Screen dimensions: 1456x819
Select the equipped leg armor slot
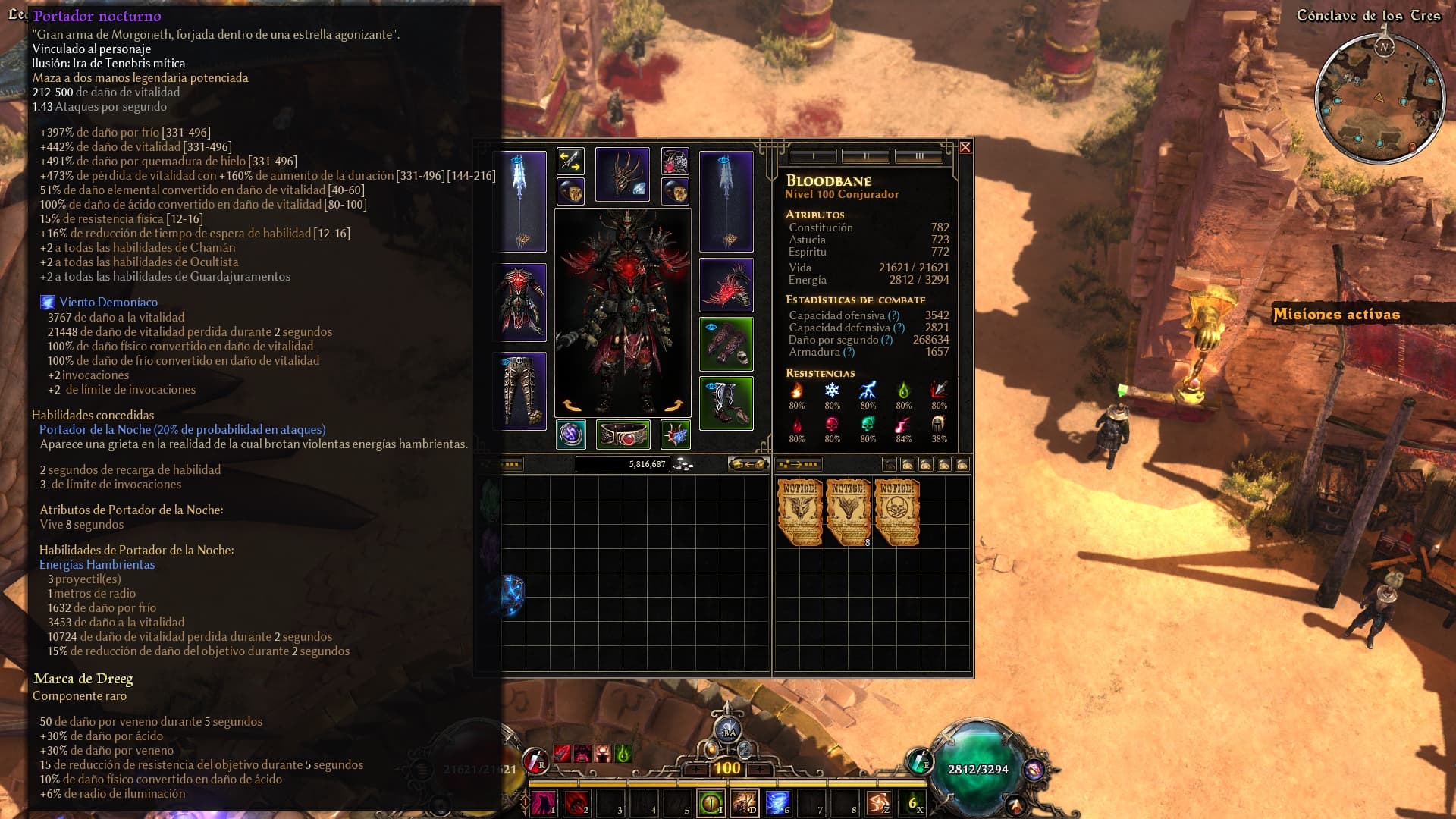point(519,391)
